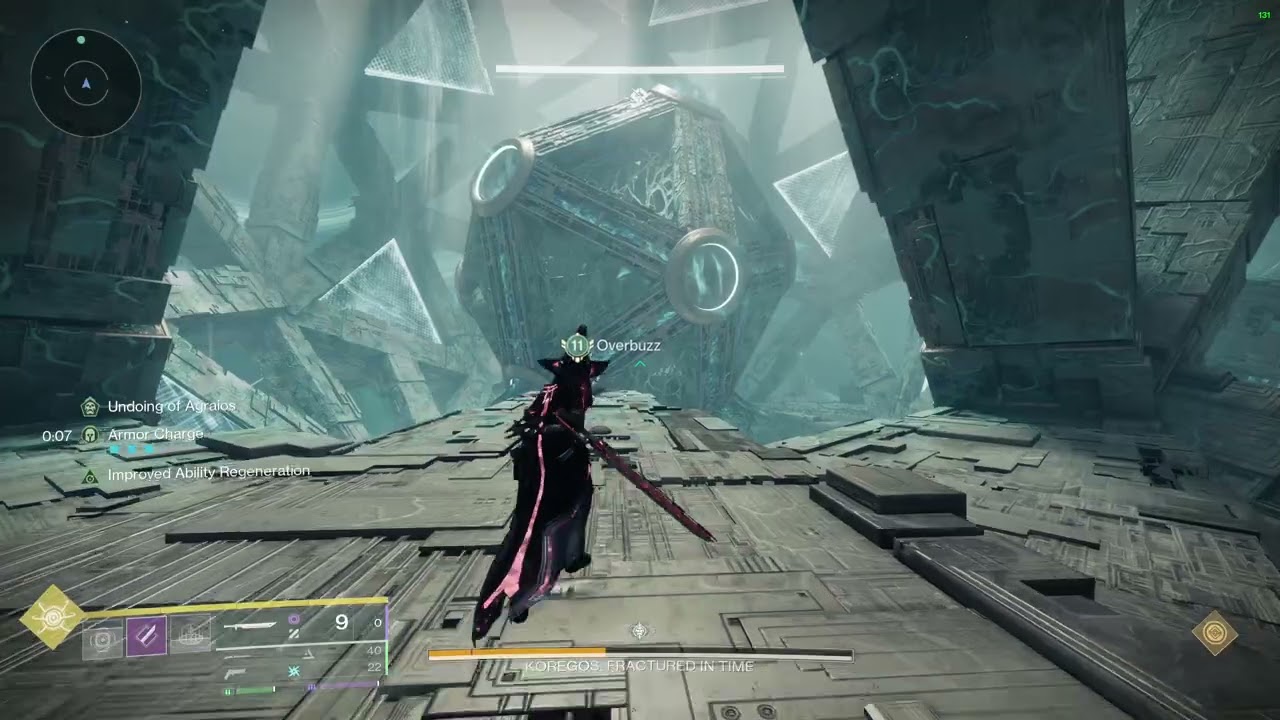Select the equipped sword weapon slot

(250, 624)
